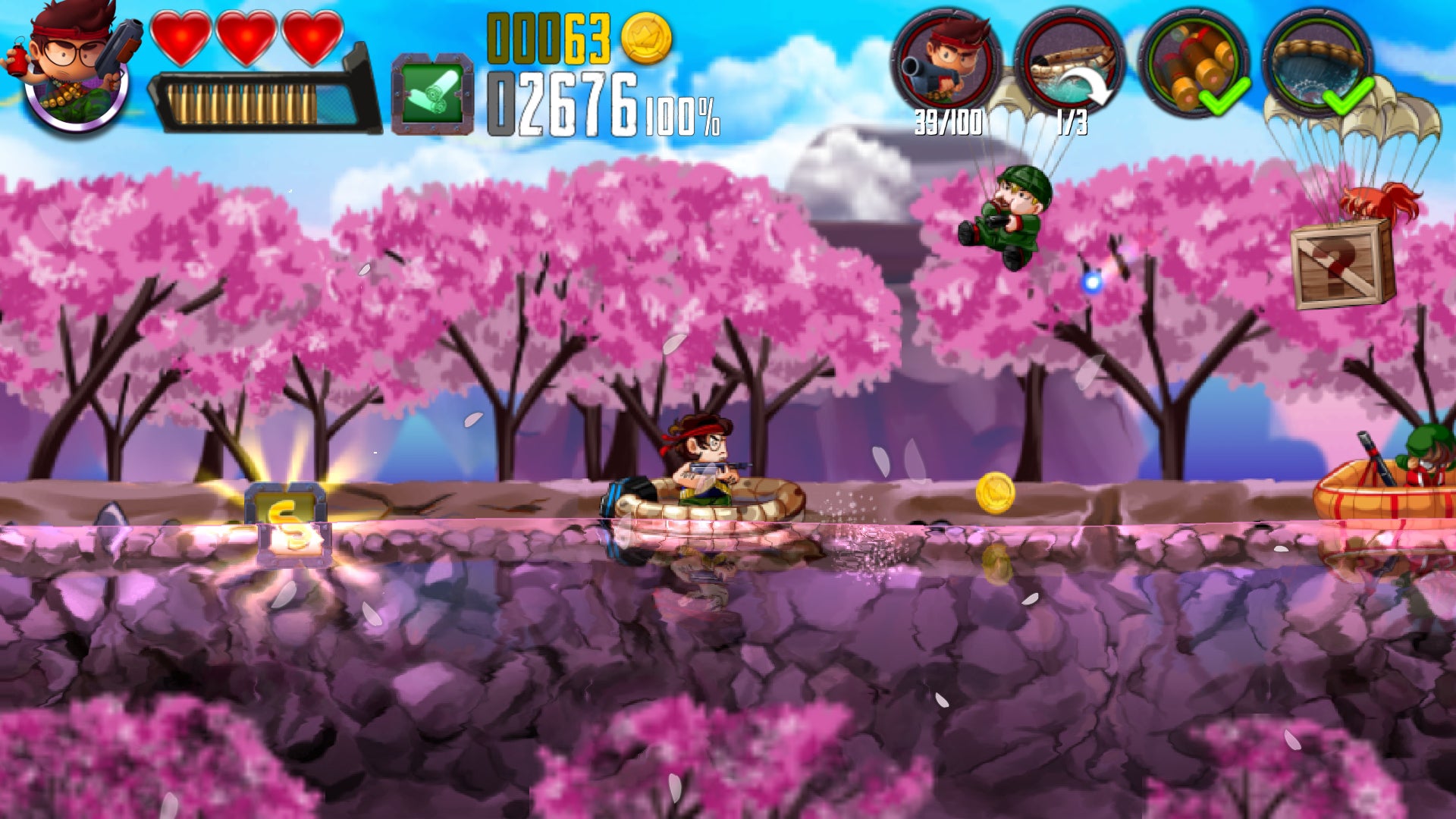
Task: Click the hero portrait in the corner
Action: click(x=74, y=68)
